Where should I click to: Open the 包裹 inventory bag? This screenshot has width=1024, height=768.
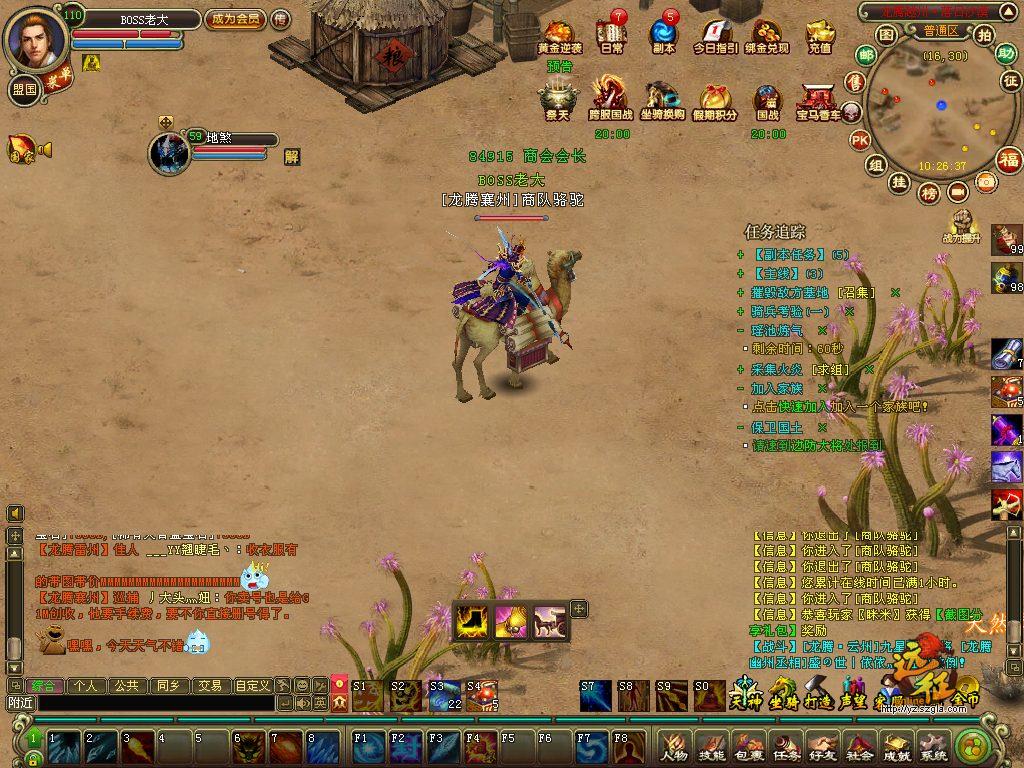click(748, 746)
